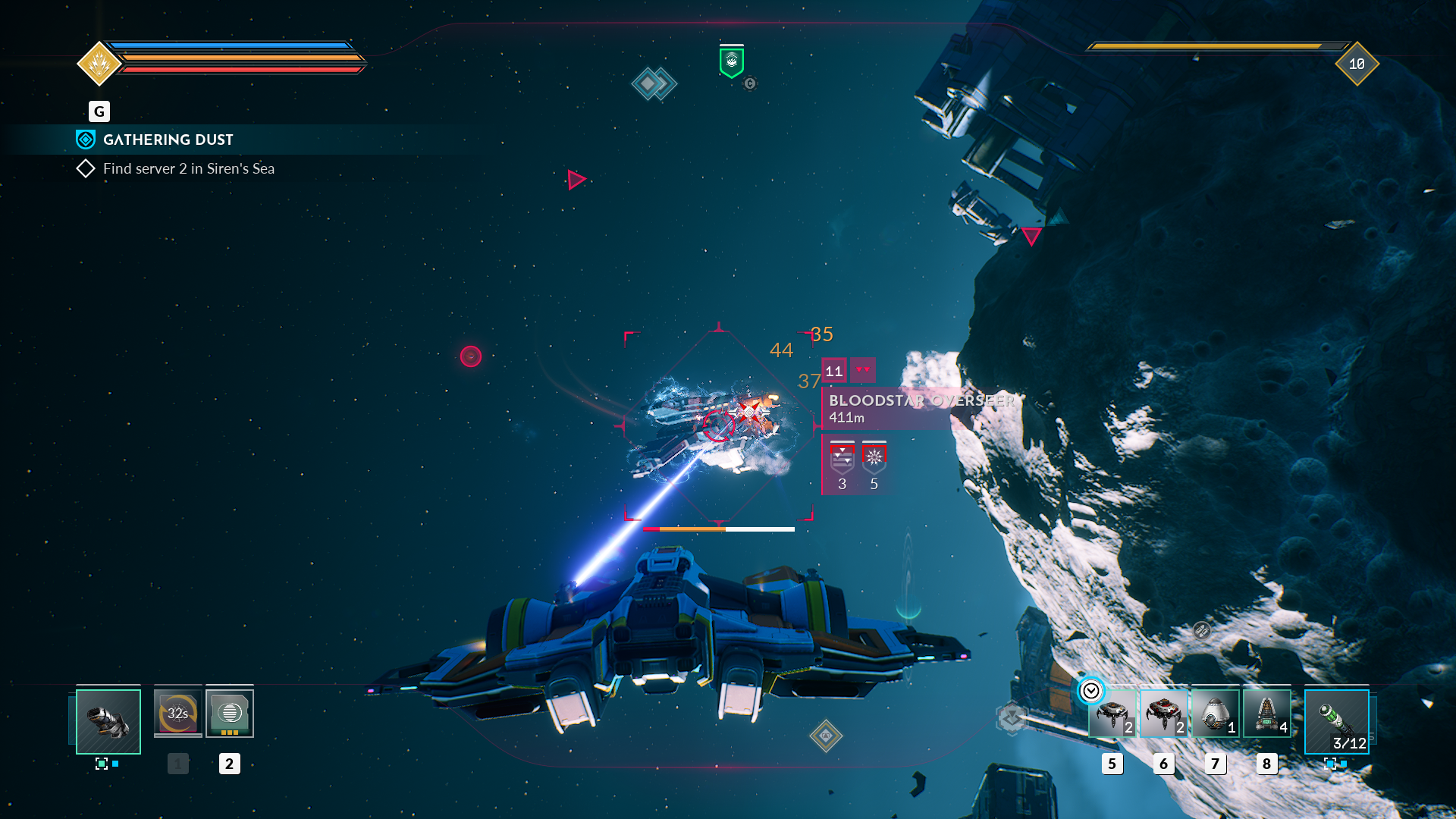Image resolution: width=1456 pixels, height=819 pixels.
Task: Click the level 10 badge in top right
Action: 1357,66
